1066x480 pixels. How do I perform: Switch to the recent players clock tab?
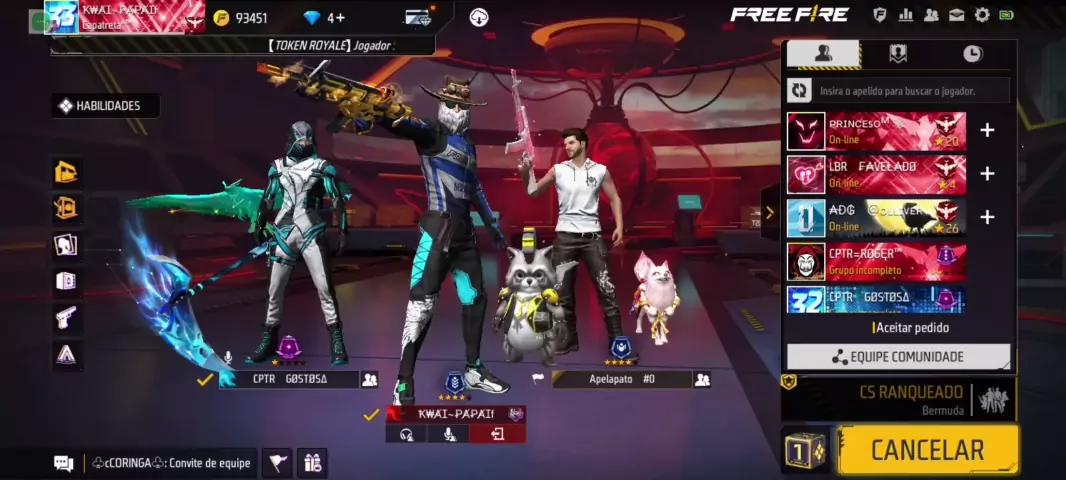click(972, 54)
